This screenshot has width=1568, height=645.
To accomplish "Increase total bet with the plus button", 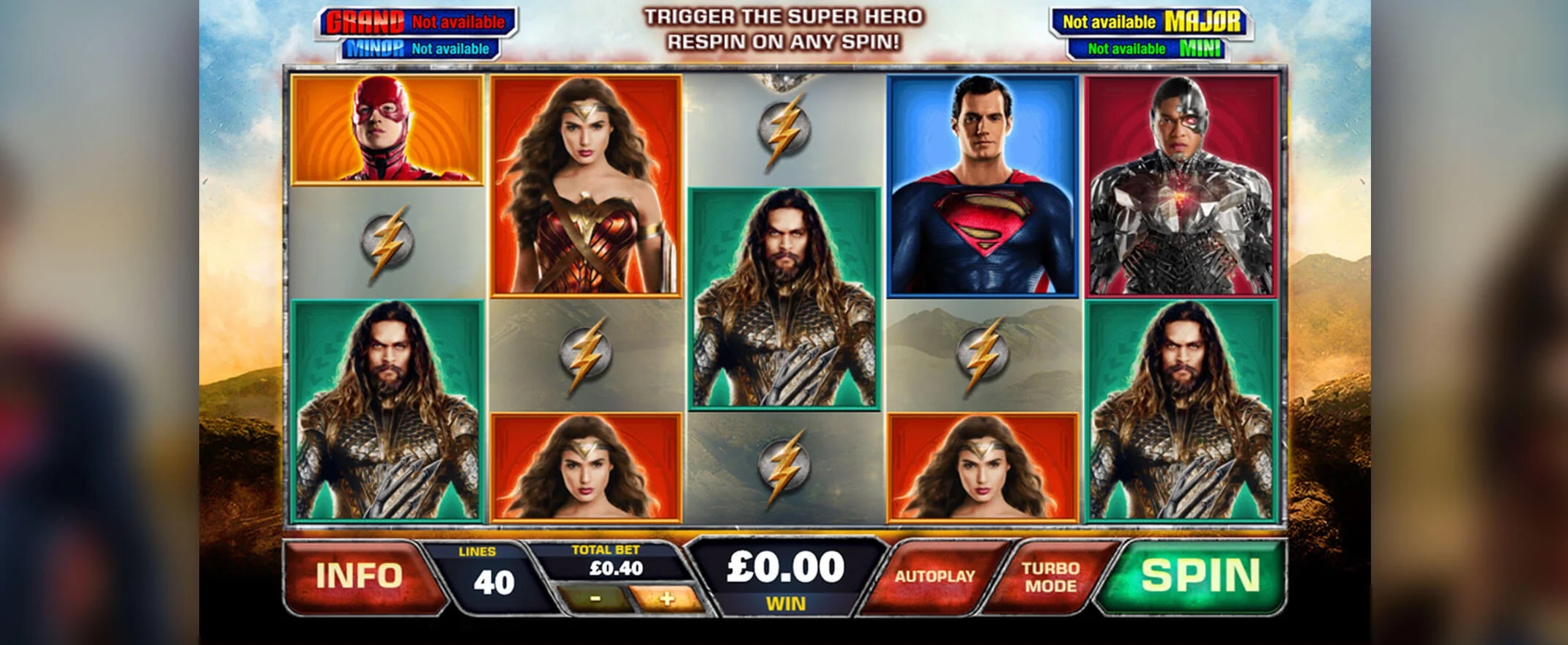I will click(665, 599).
